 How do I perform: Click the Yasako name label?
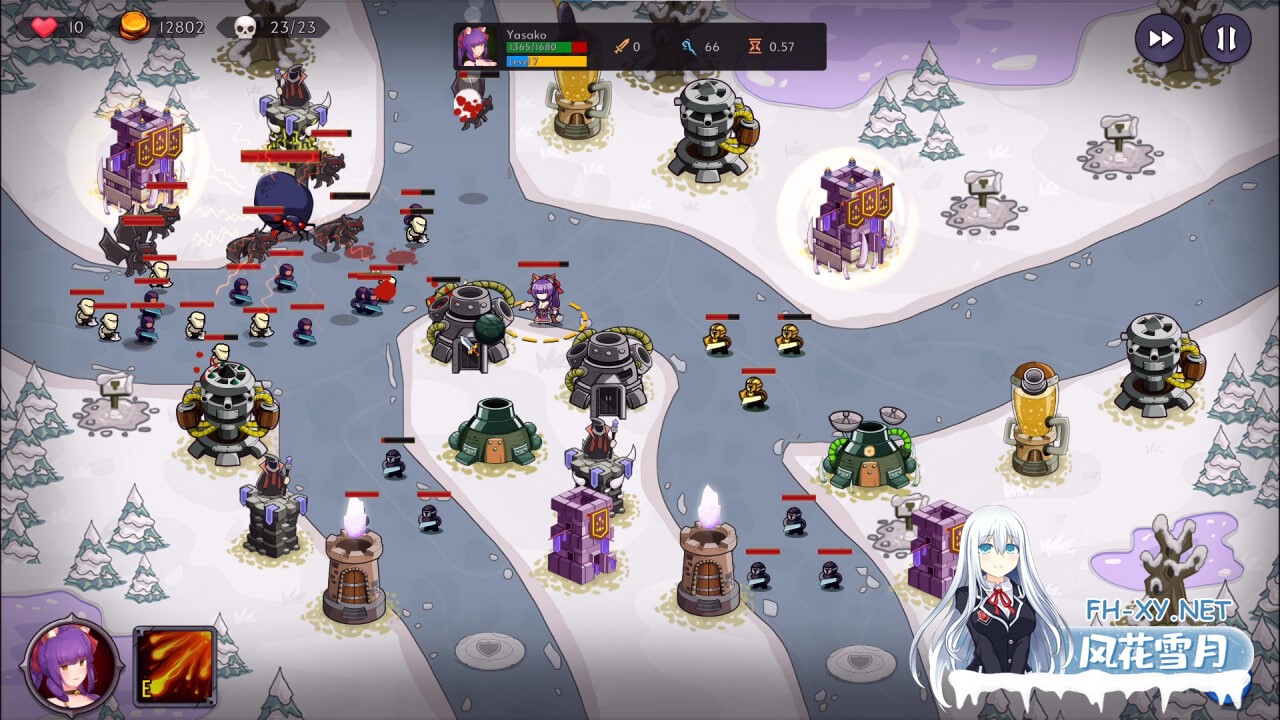tap(529, 34)
